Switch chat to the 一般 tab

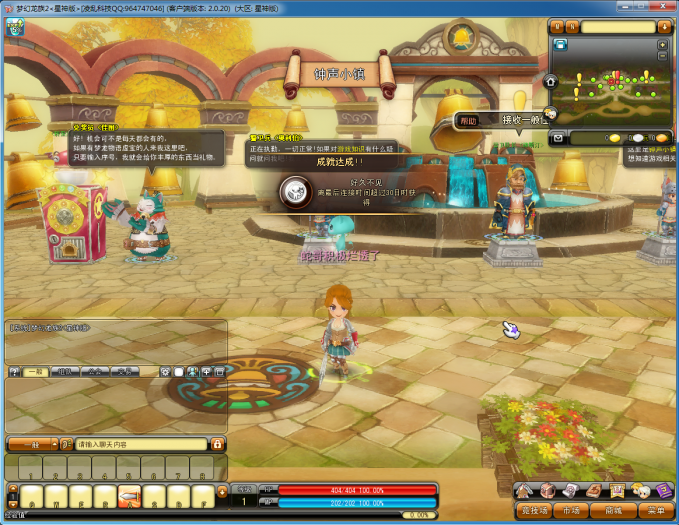click(35, 371)
